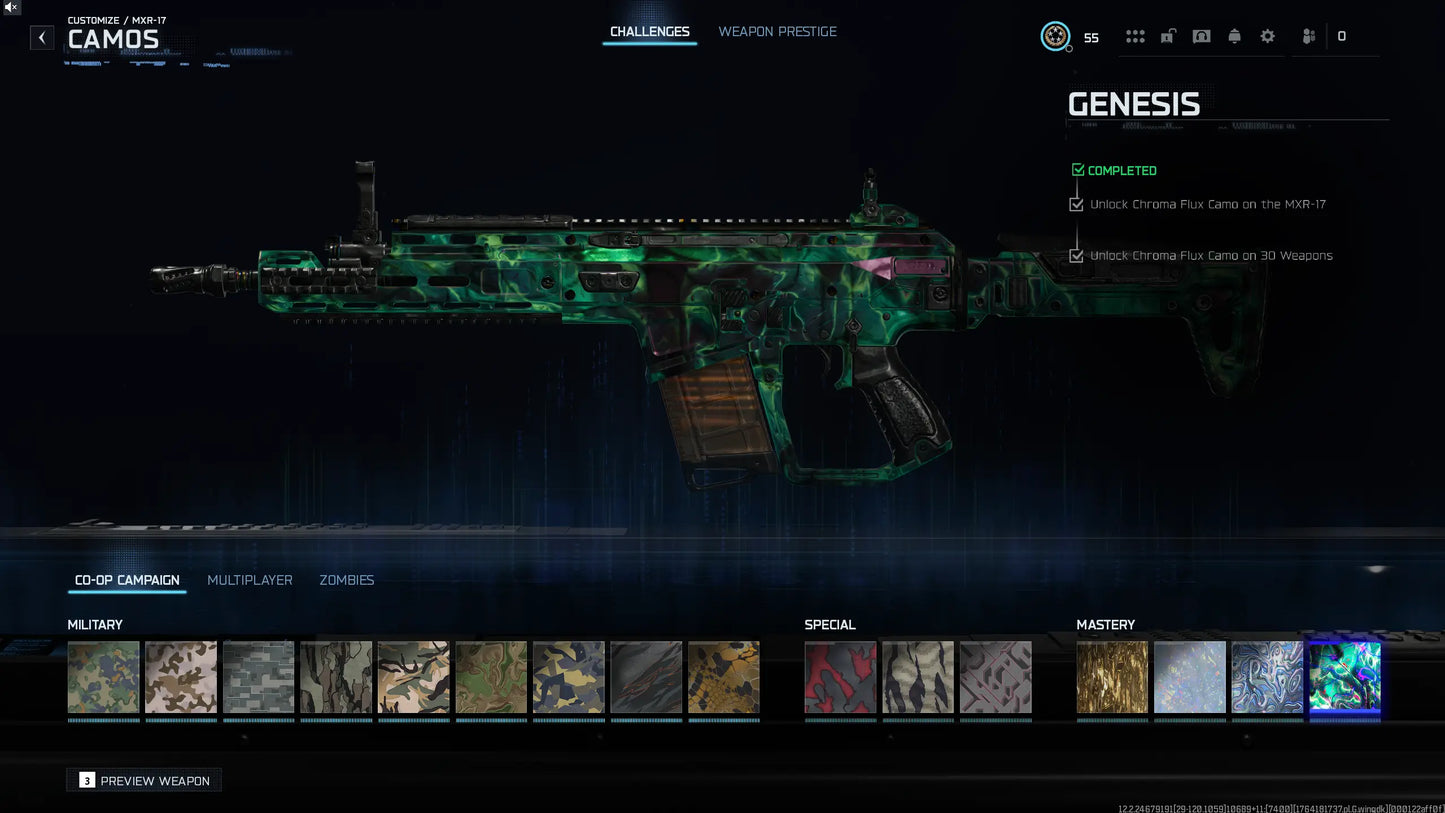Select PREVIEW WEAPON button
The width and height of the screenshot is (1445, 813).
(143, 780)
